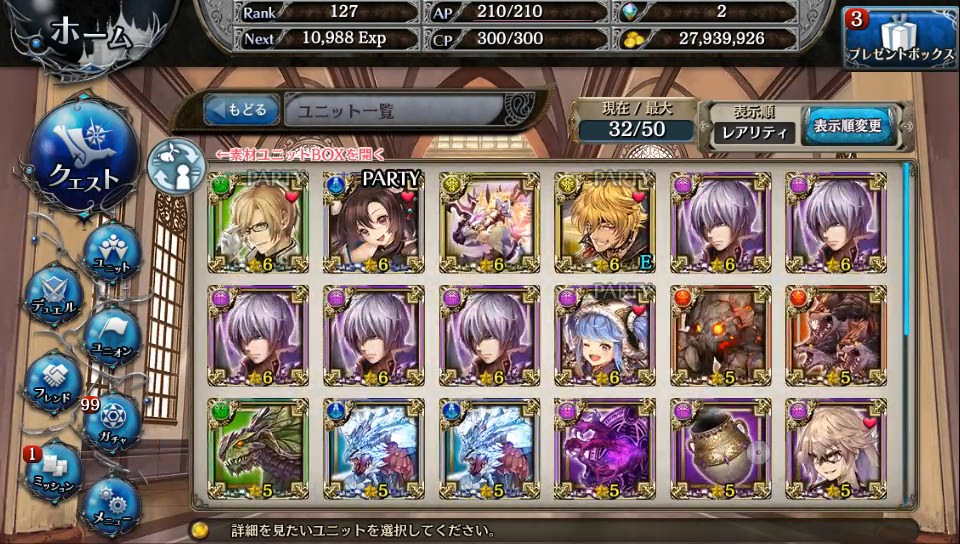Image resolution: width=960 pixels, height=544 pixels.
Task: Open the デュエル menu orb
Action: (52, 294)
